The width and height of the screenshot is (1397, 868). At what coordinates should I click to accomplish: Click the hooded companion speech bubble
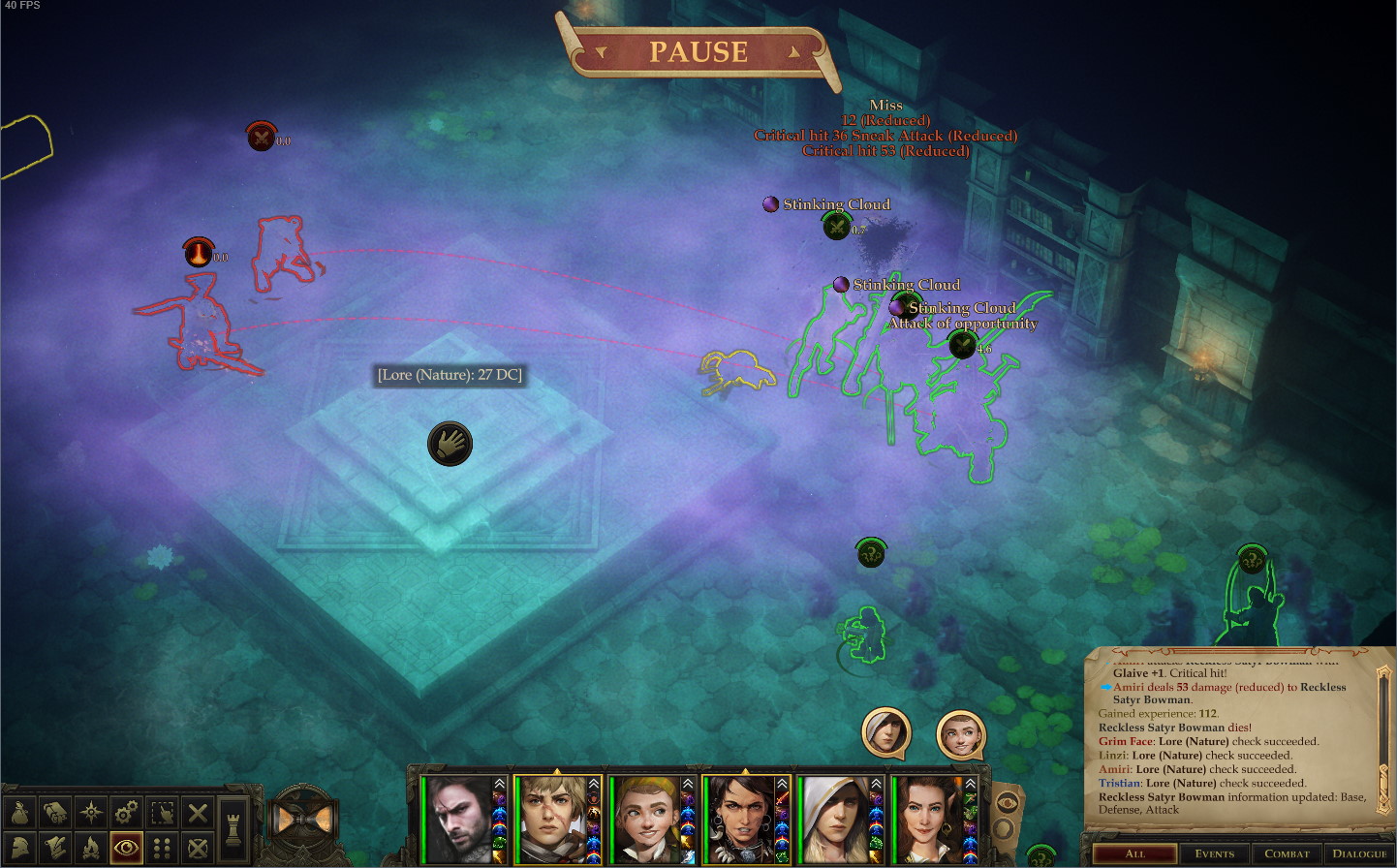click(885, 732)
